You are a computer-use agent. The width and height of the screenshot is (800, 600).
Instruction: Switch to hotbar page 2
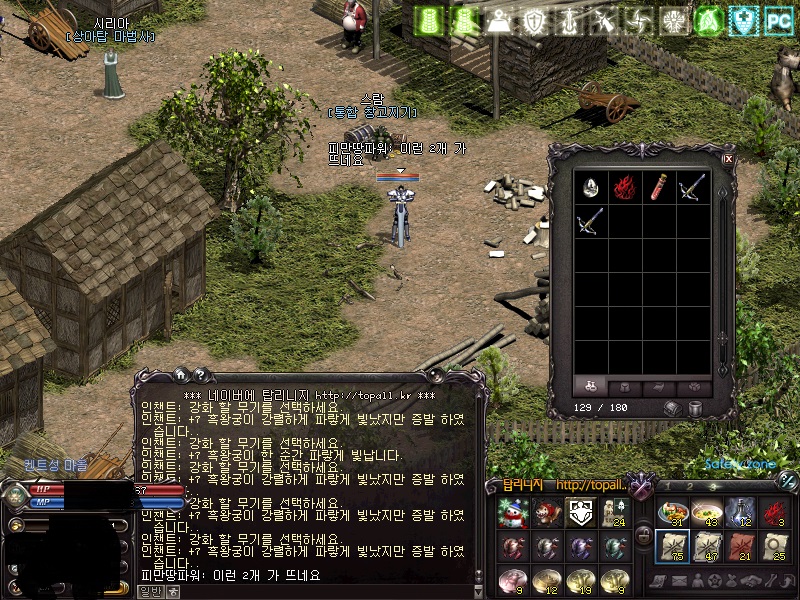[690, 487]
